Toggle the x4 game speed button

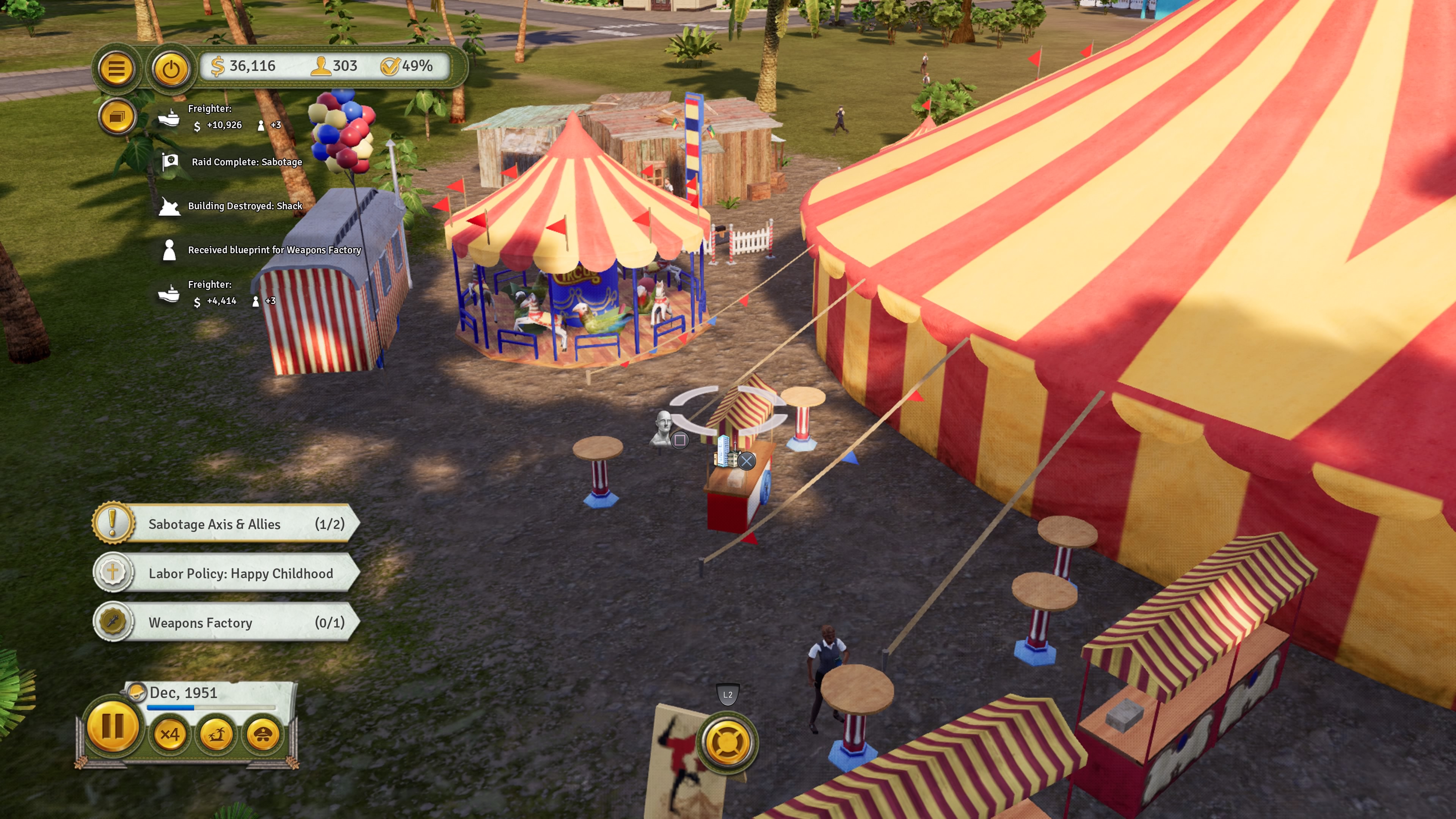click(169, 734)
